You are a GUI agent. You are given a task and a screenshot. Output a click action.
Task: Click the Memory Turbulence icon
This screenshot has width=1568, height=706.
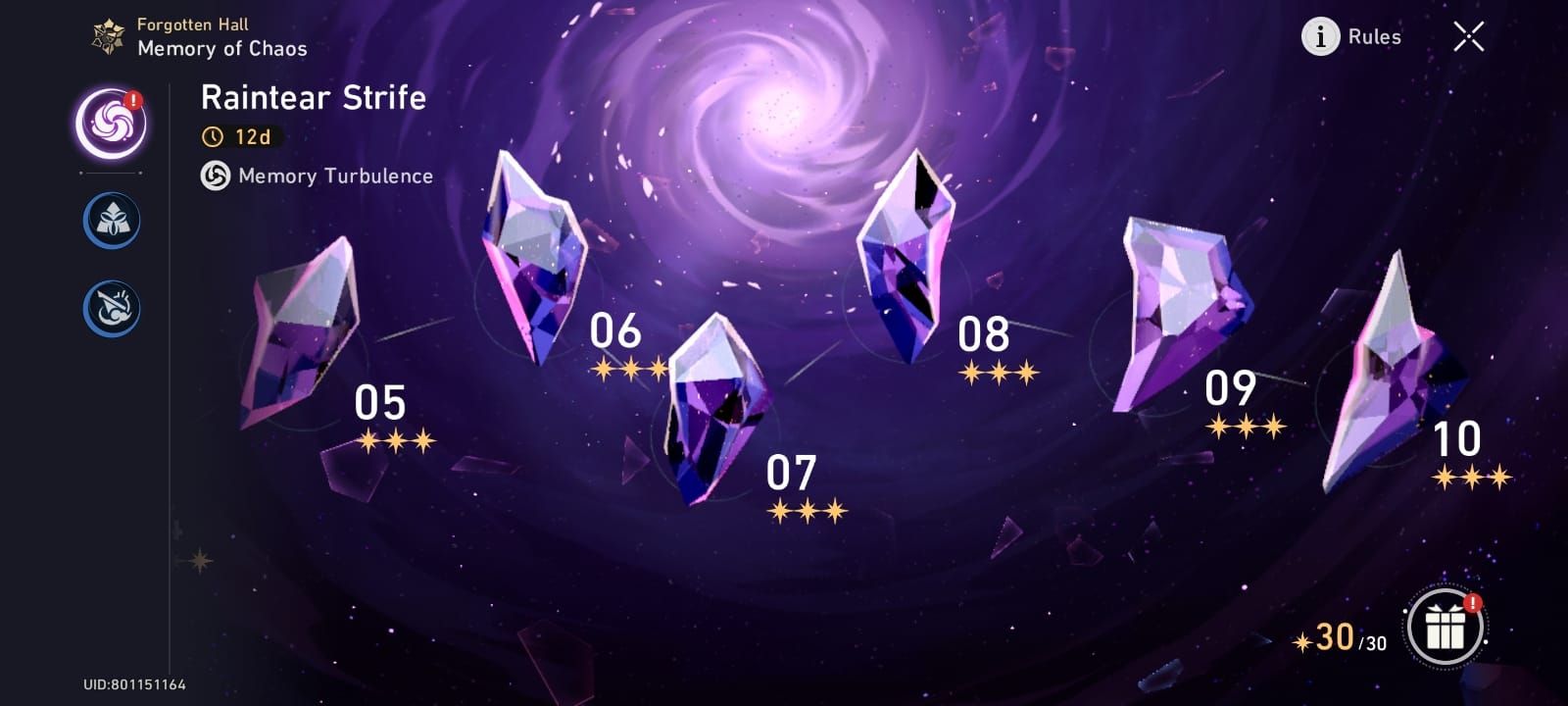click(215, 176)
